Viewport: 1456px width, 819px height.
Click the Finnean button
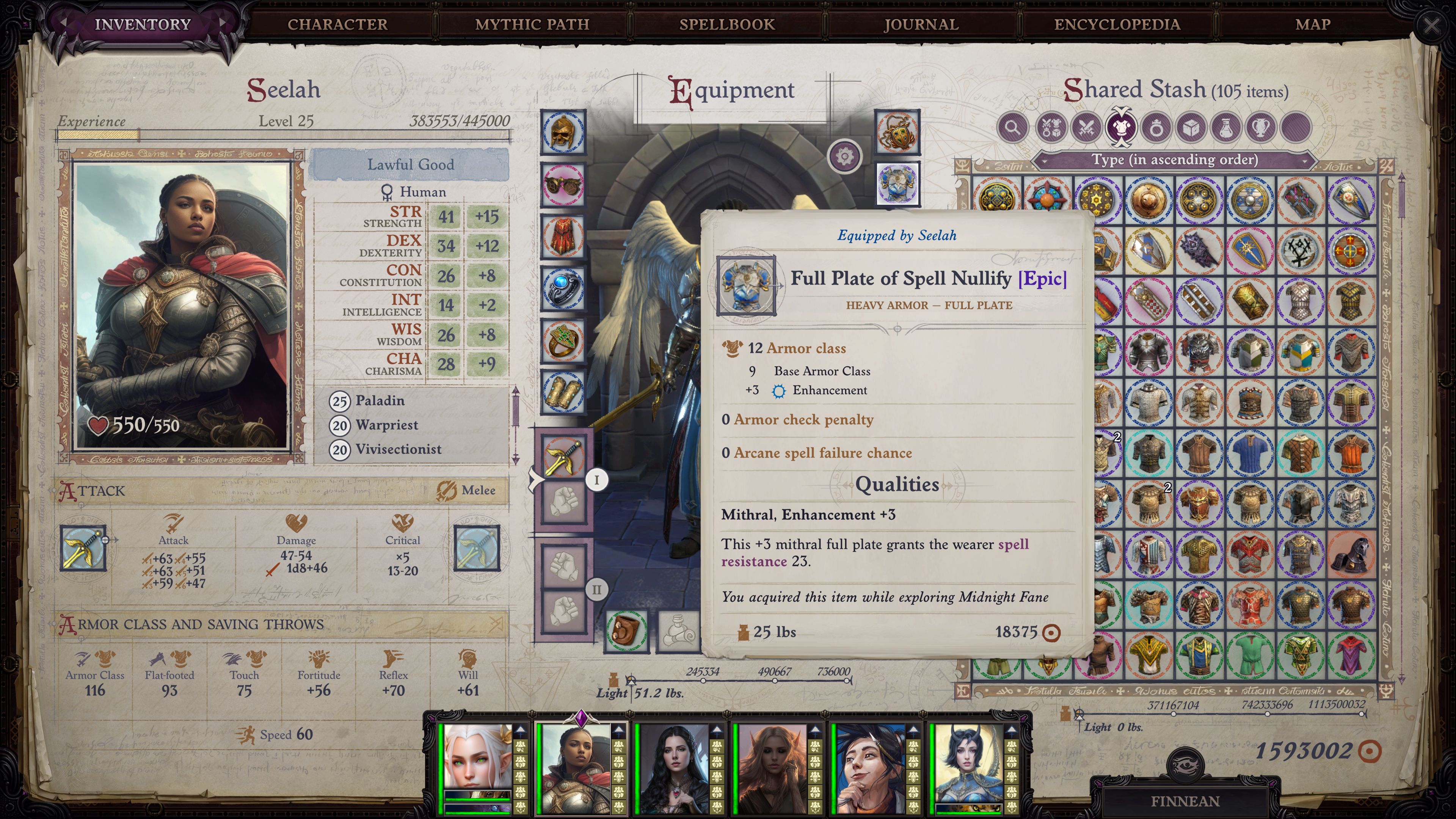tap(1185, 801)
